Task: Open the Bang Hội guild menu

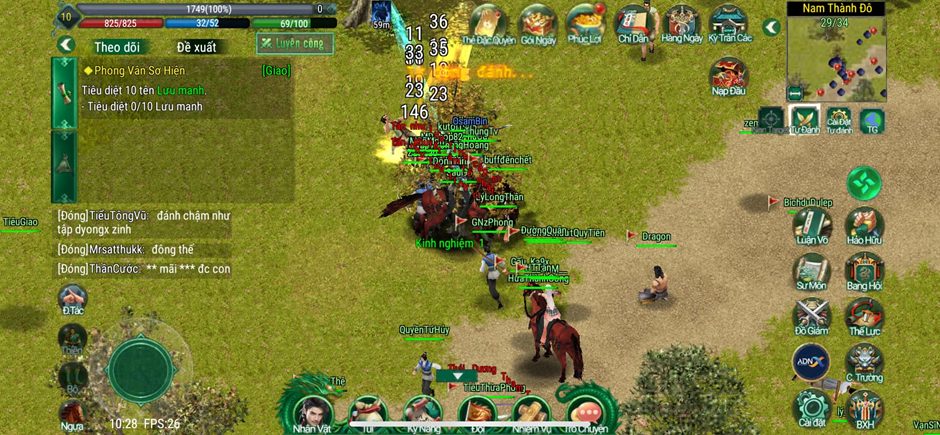Action: [863, 274]
